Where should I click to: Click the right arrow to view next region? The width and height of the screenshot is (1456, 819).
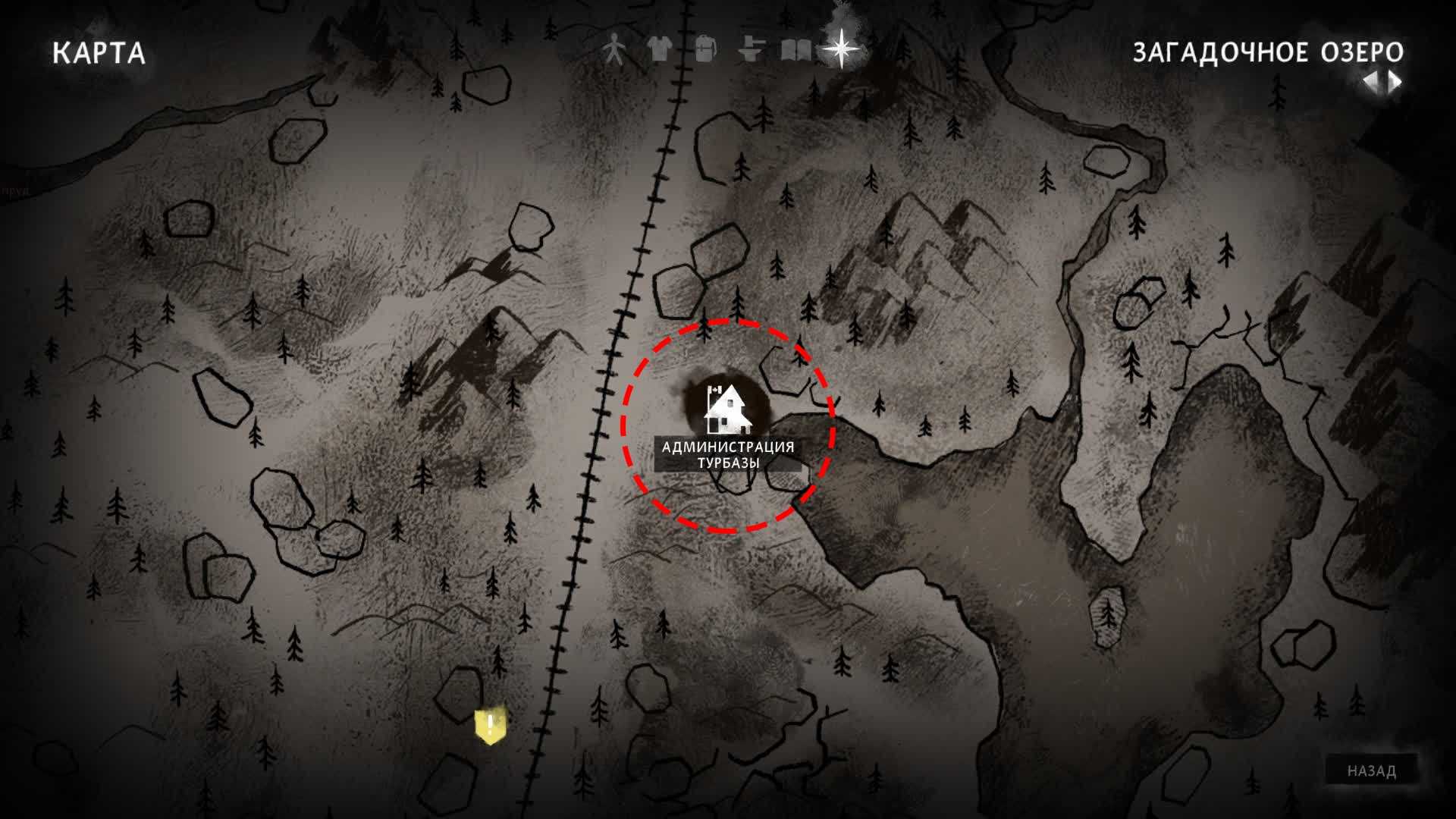1395,82
